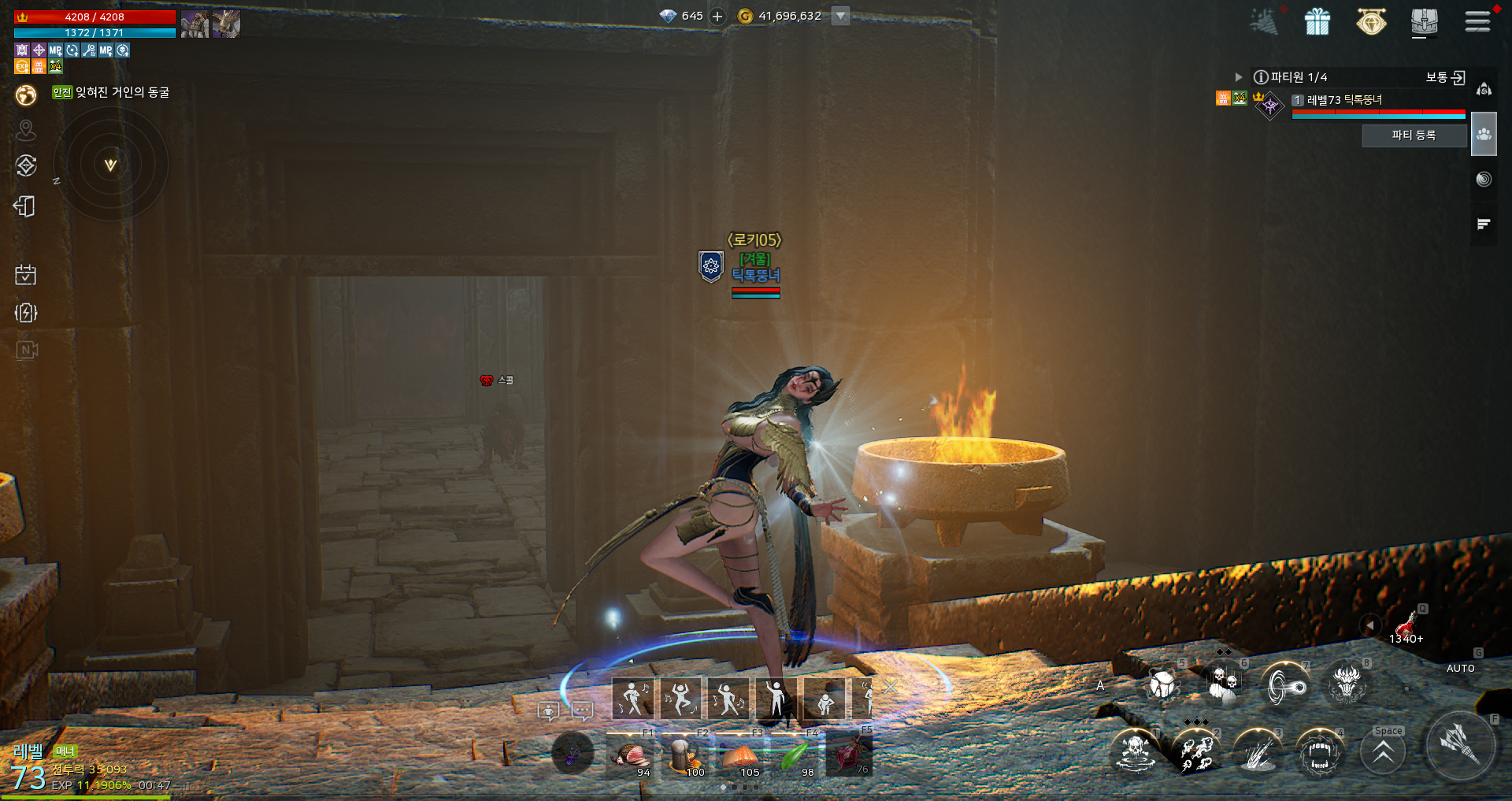Screen dimensions: 1512x801
Task: Use the red health potion
Action: pyautogui.click(x=1405, y=626)
